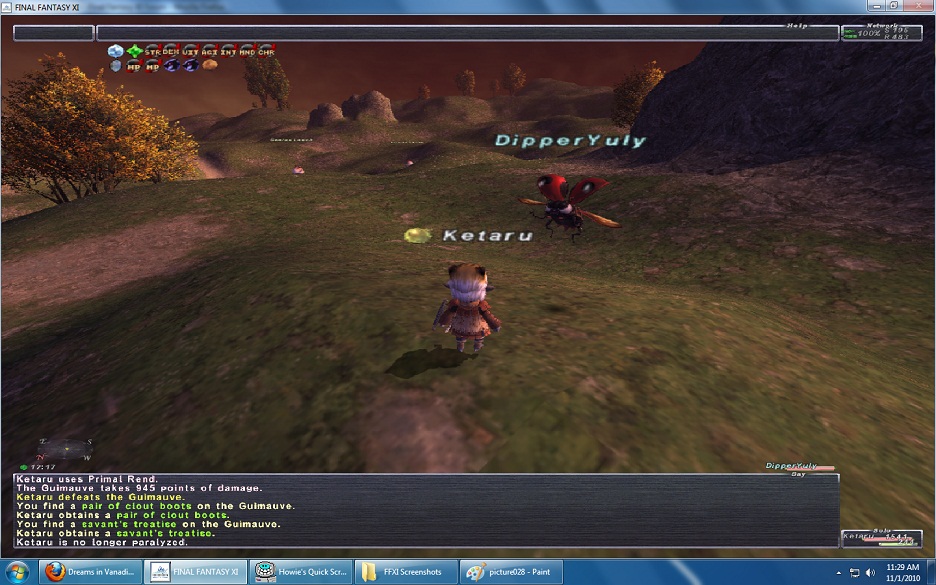The height and width of the screenshot is (585, 936).
Task: Select the MND boost status icon
Action: point(248,50)
